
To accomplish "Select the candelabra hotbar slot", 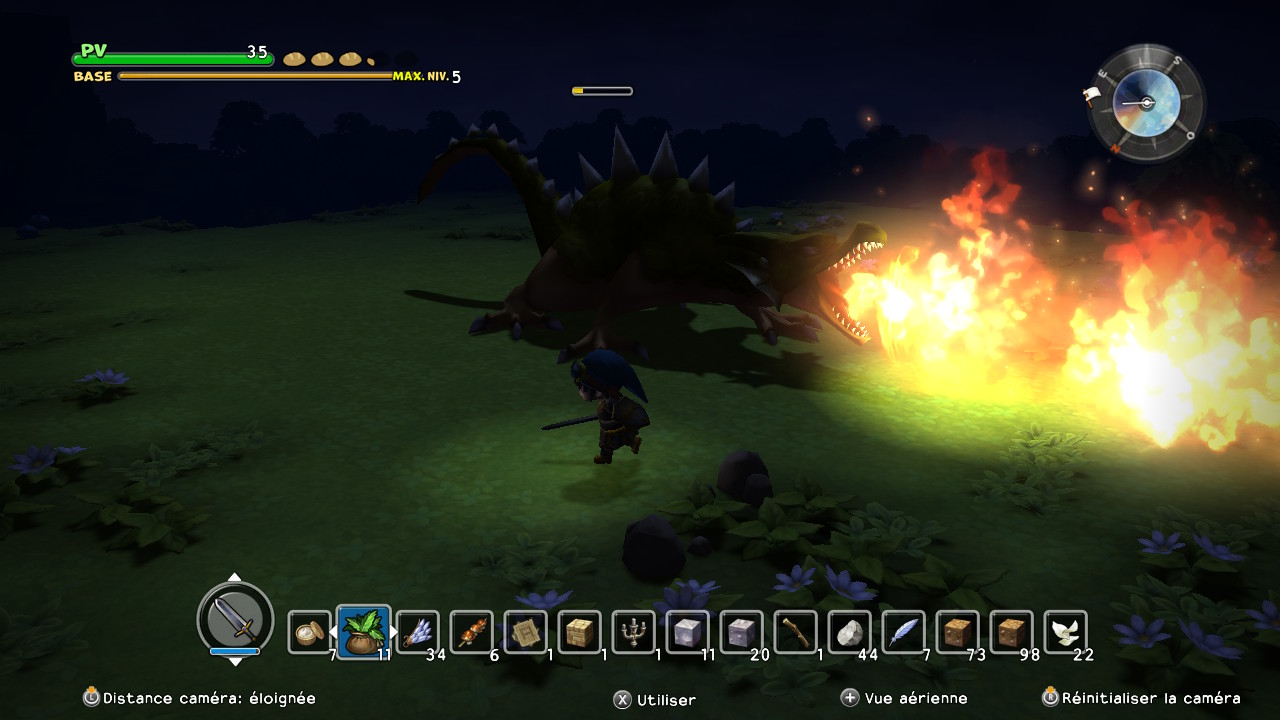I will point(634,632).
